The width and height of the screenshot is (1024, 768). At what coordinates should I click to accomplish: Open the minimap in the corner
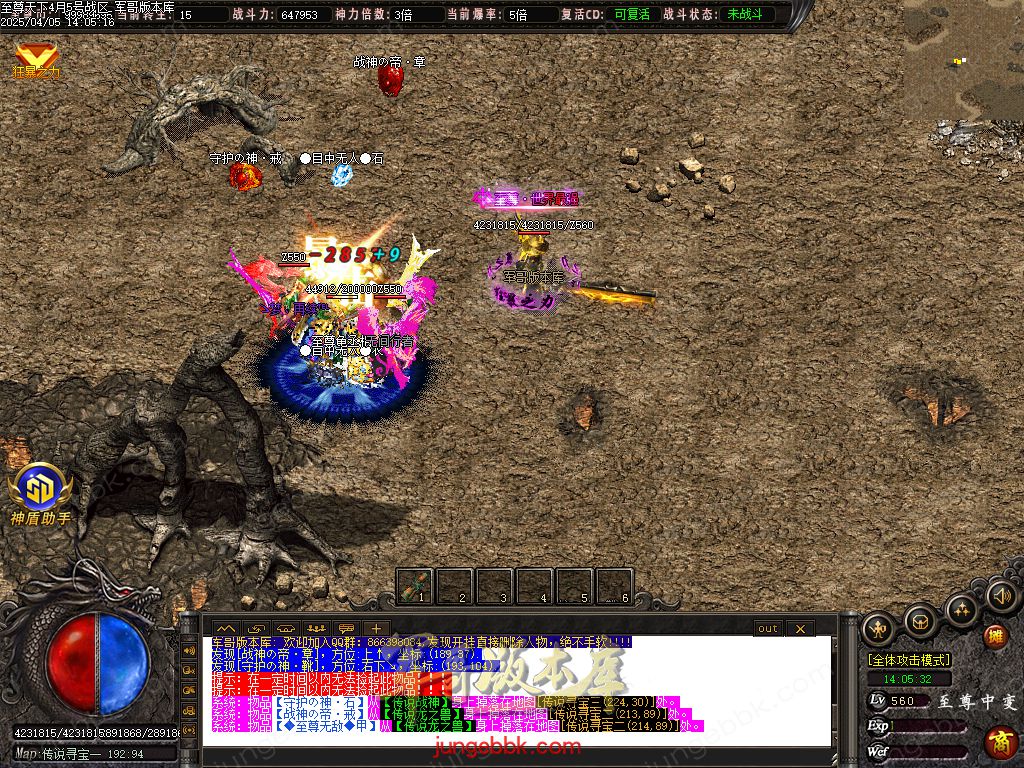point(963,60)
